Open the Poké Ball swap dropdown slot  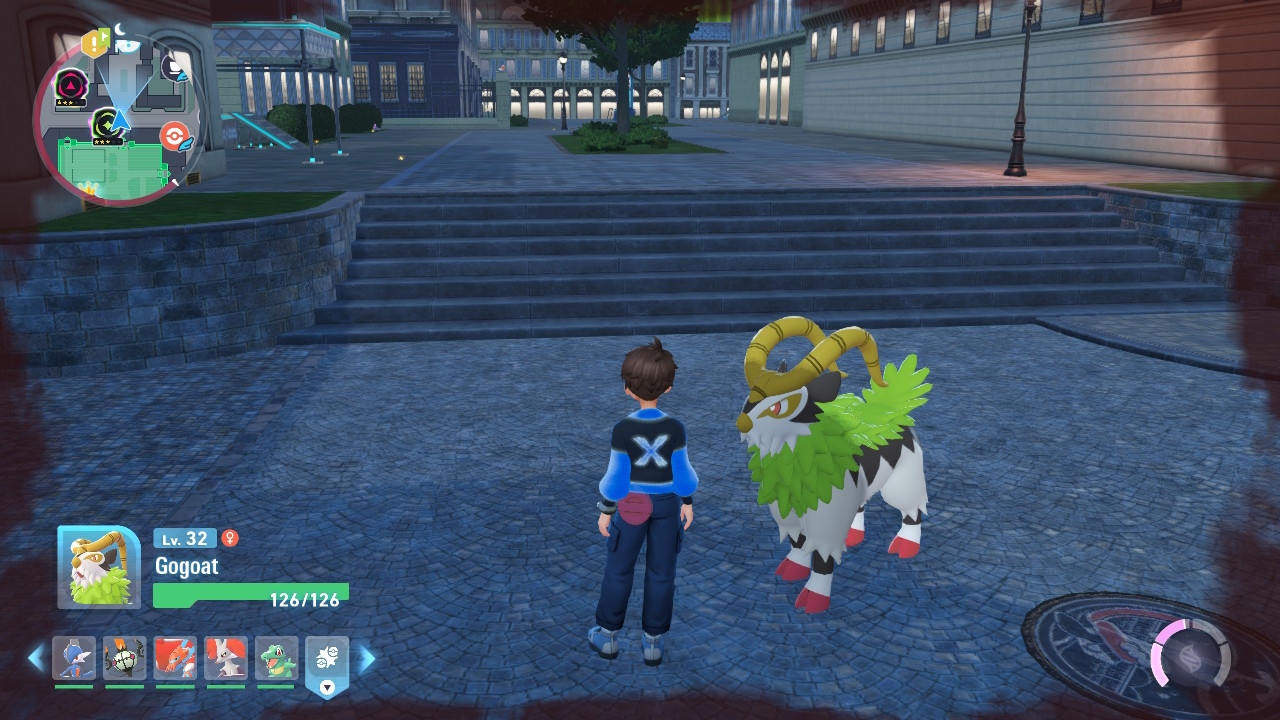click(327, 662)
